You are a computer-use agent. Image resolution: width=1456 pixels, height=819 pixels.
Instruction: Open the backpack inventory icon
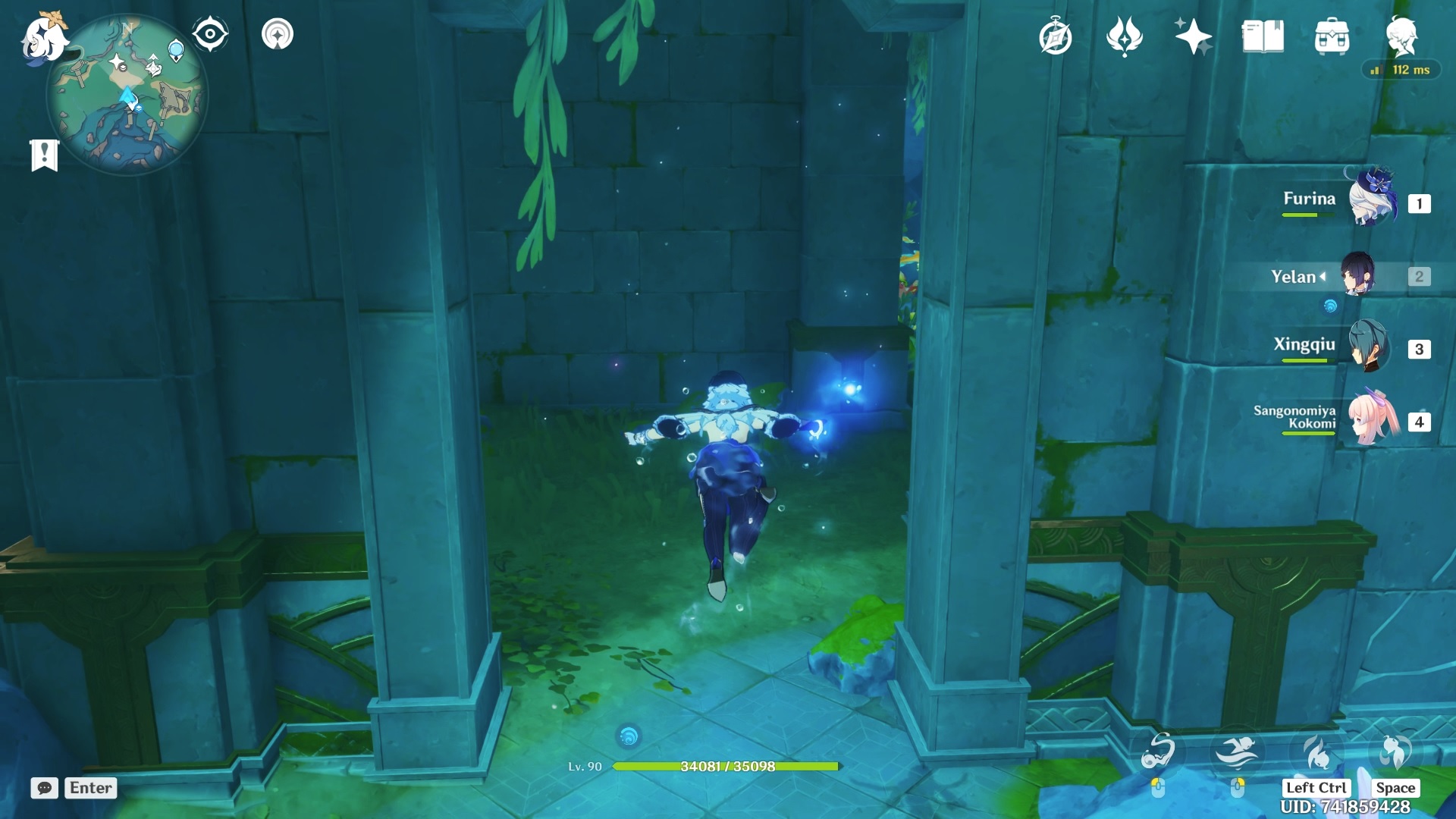click(1332, 36)
